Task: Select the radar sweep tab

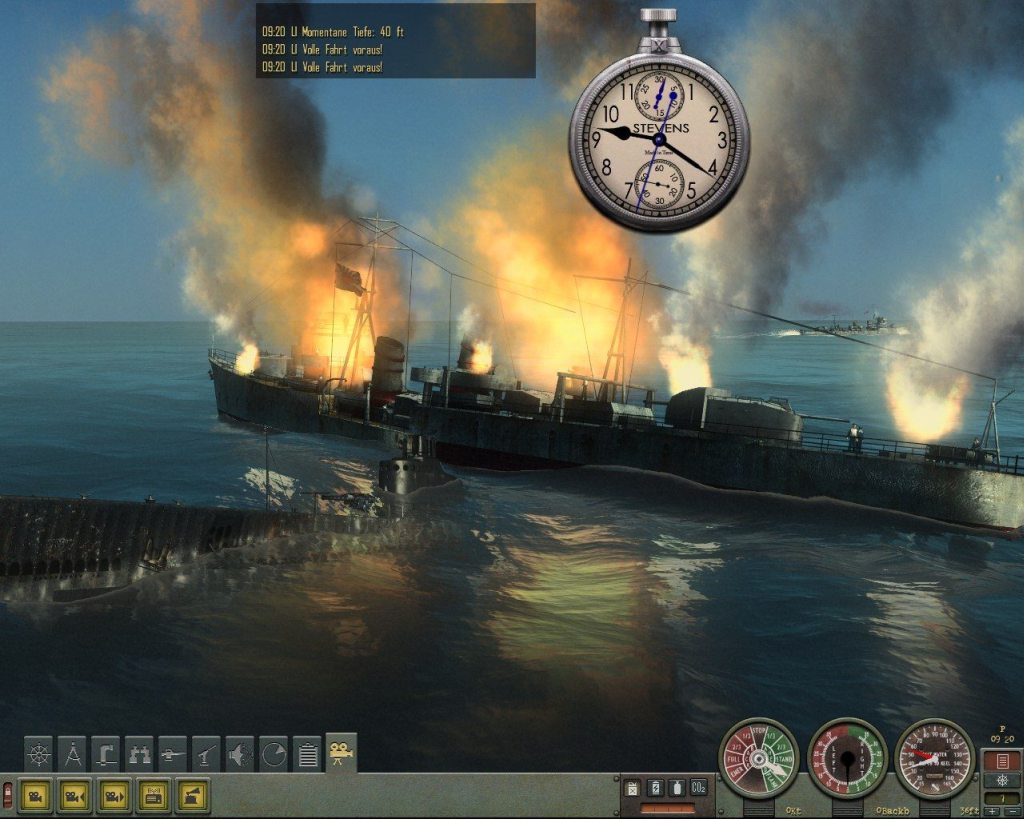Action: click(x=274, y=753)
